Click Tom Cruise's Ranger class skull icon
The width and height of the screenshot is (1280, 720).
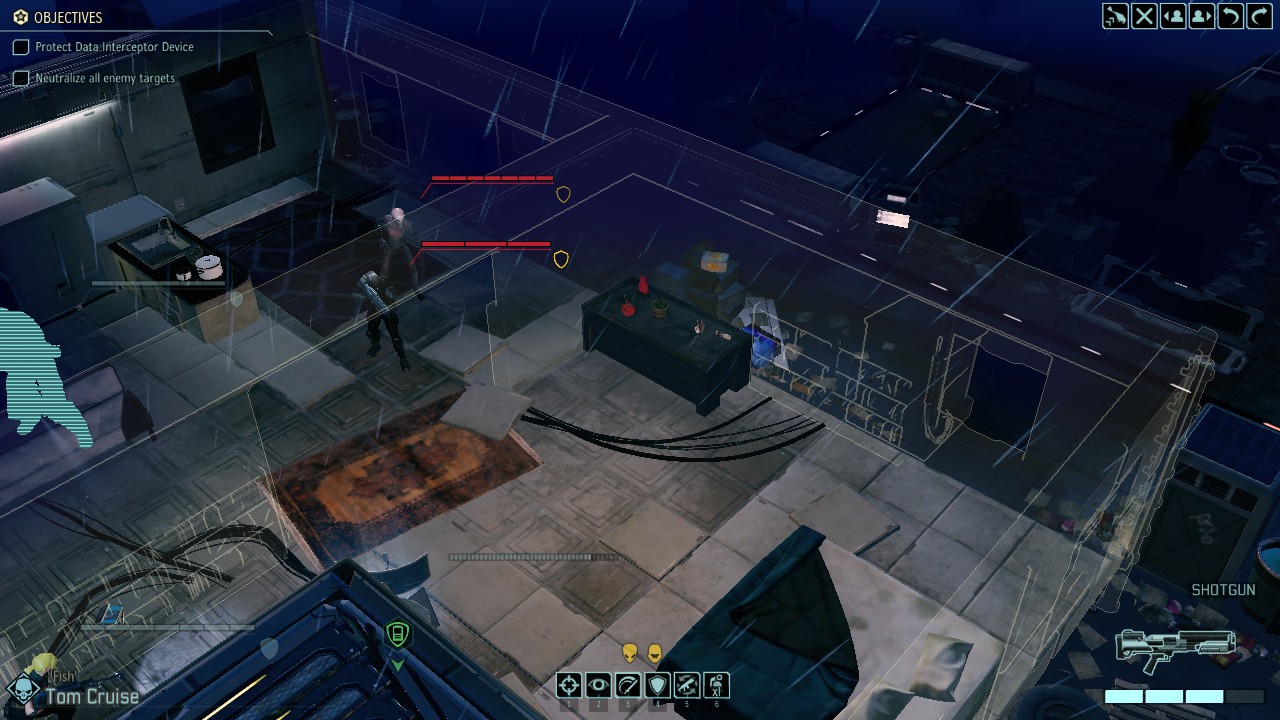[x=22, y=689]
